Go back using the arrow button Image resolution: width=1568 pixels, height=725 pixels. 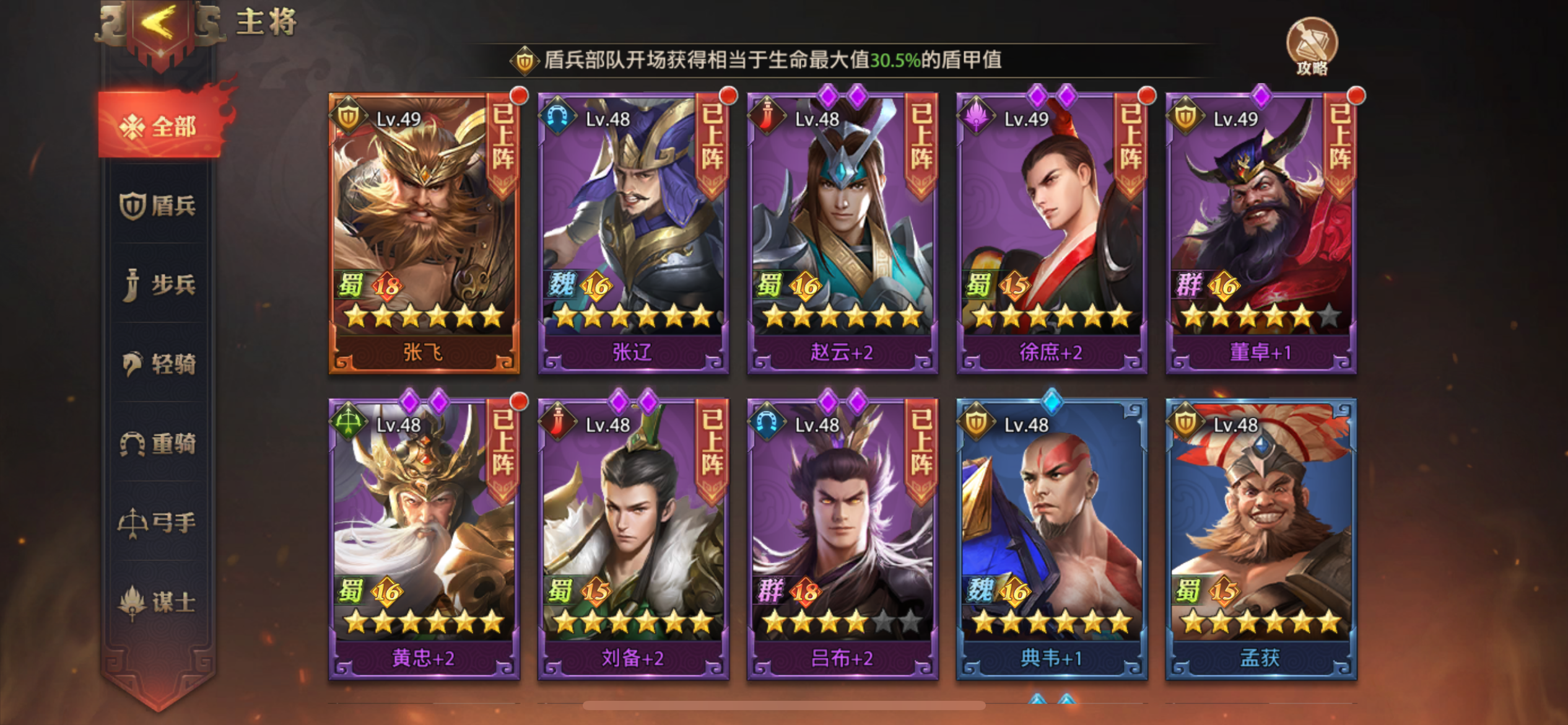coord(160,28)
